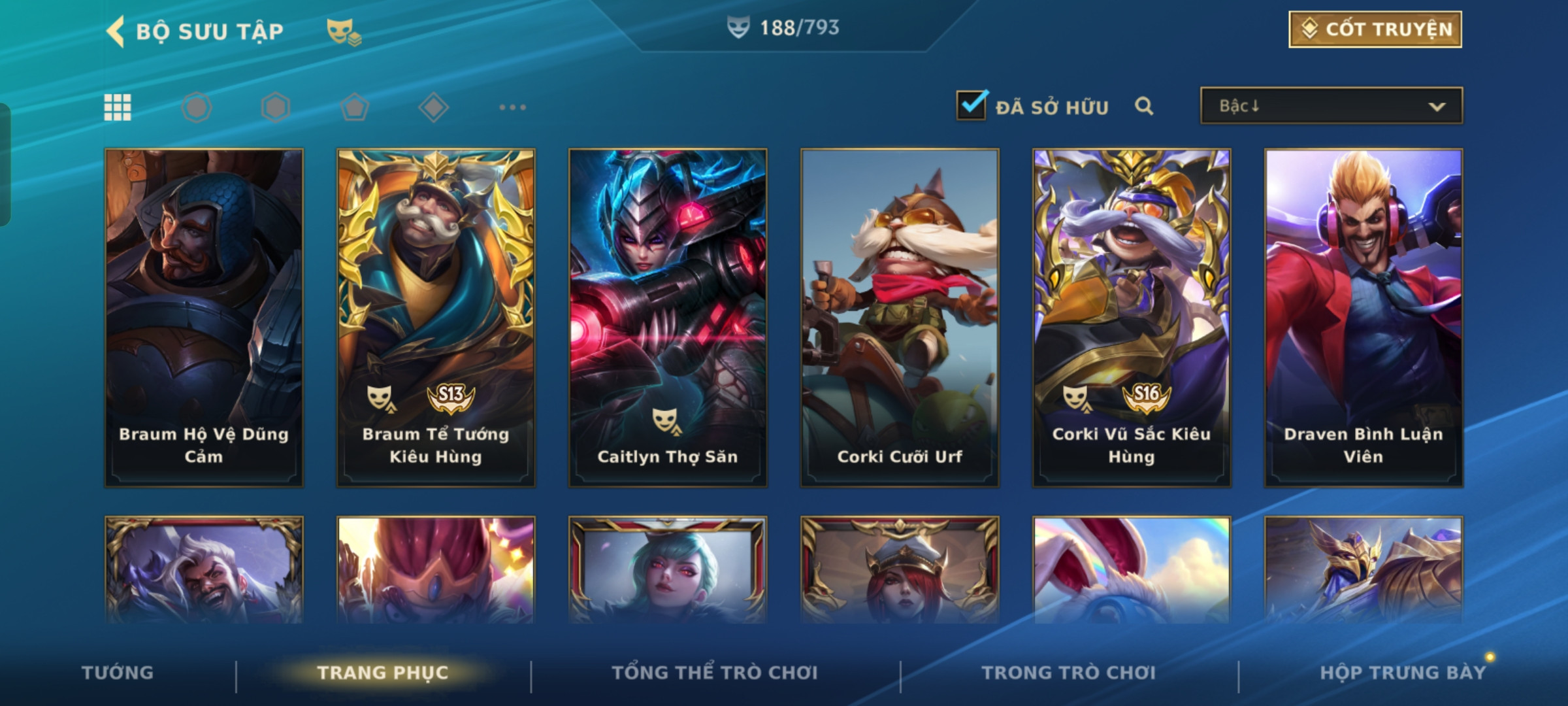
Task: Choose Braum Tể Tướng Kiêu Hùng skin card
Action: point(436,318)
